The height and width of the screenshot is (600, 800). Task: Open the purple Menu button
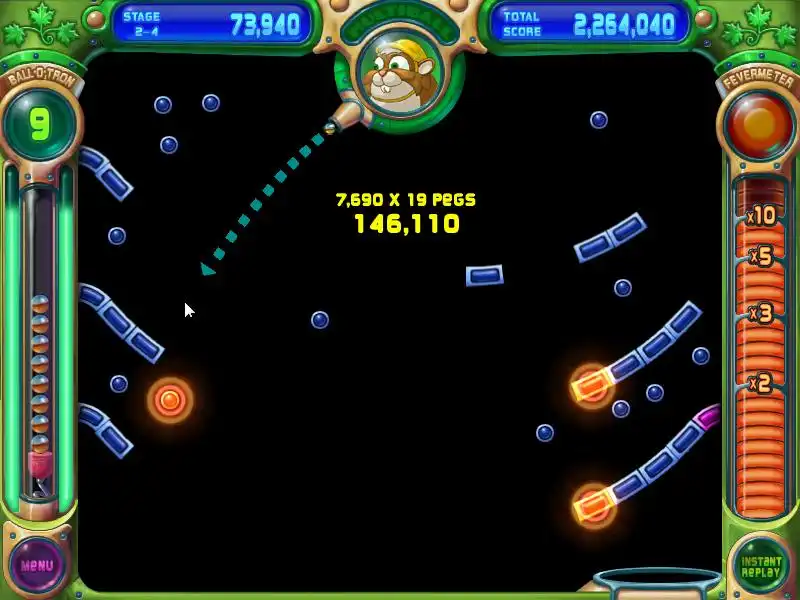[x=38, y=565]
